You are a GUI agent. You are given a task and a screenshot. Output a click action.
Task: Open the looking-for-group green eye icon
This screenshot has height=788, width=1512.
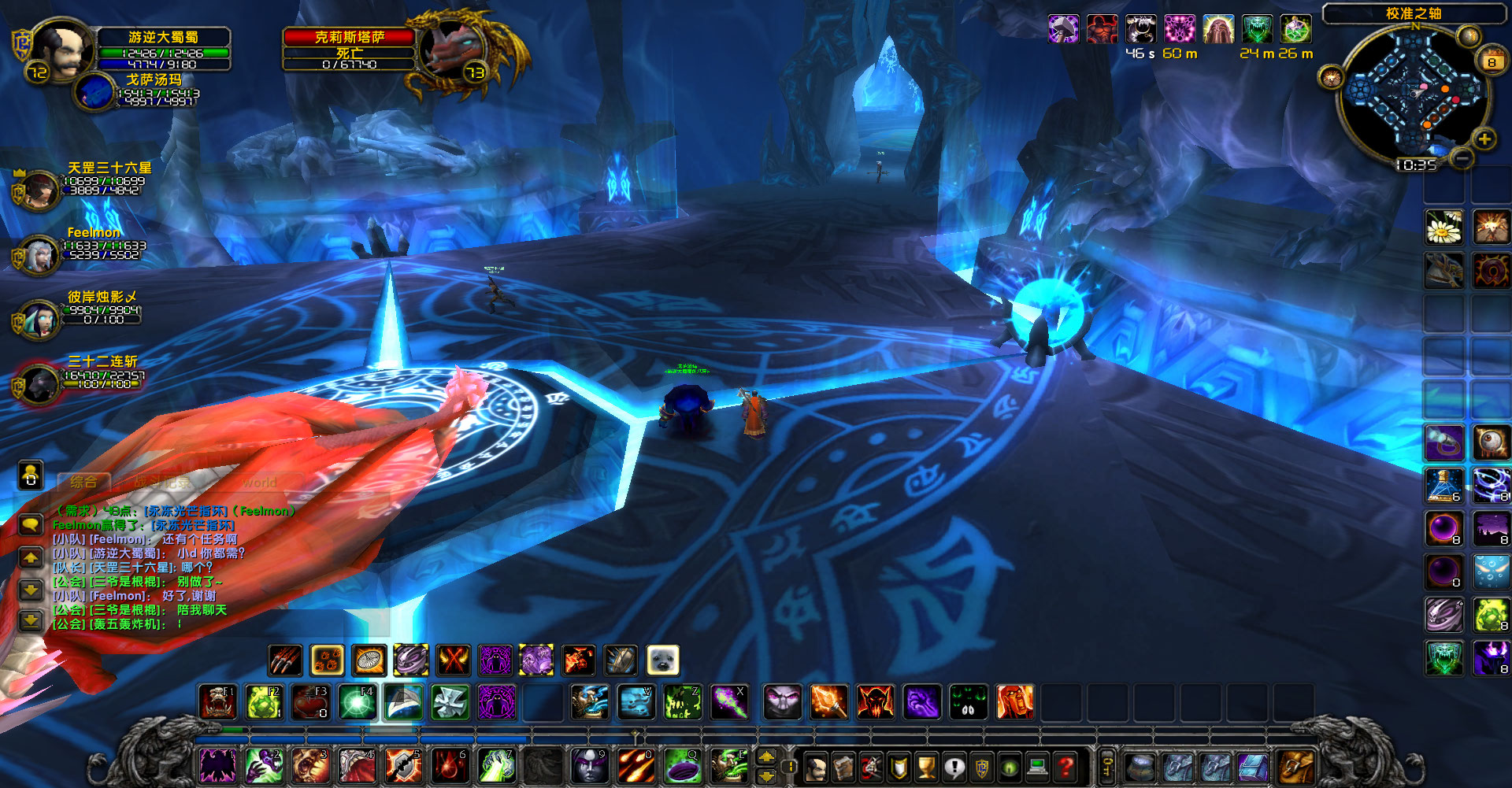(x=1010, y=768)
